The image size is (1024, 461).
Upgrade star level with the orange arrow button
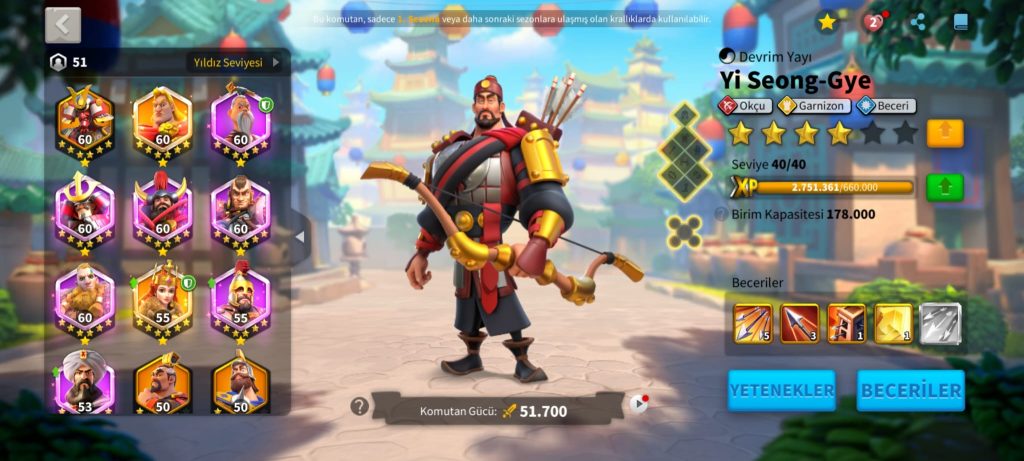coord(944,133)
